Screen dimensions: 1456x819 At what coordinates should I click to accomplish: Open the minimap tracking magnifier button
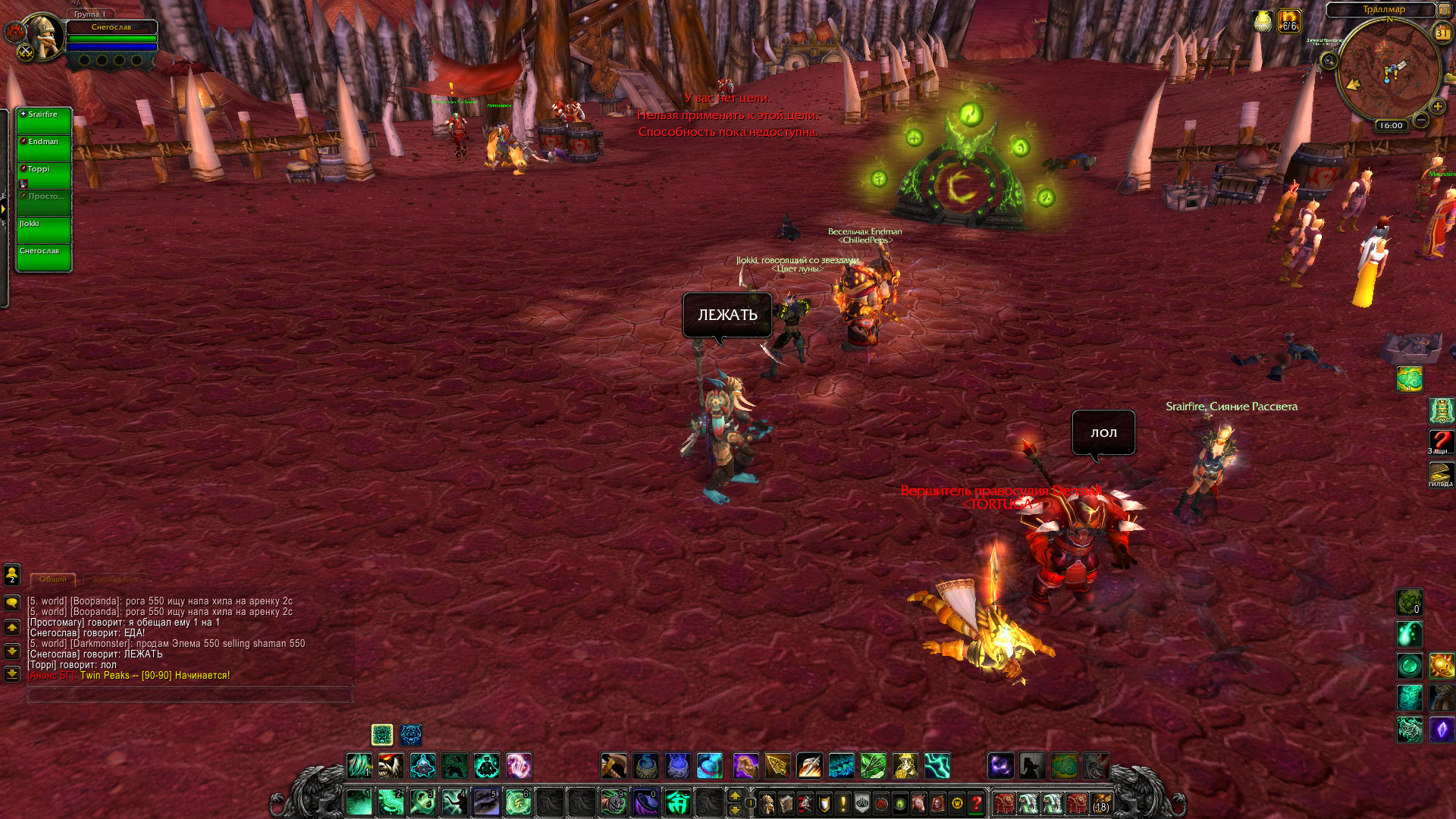click(x=1329, y=60)
